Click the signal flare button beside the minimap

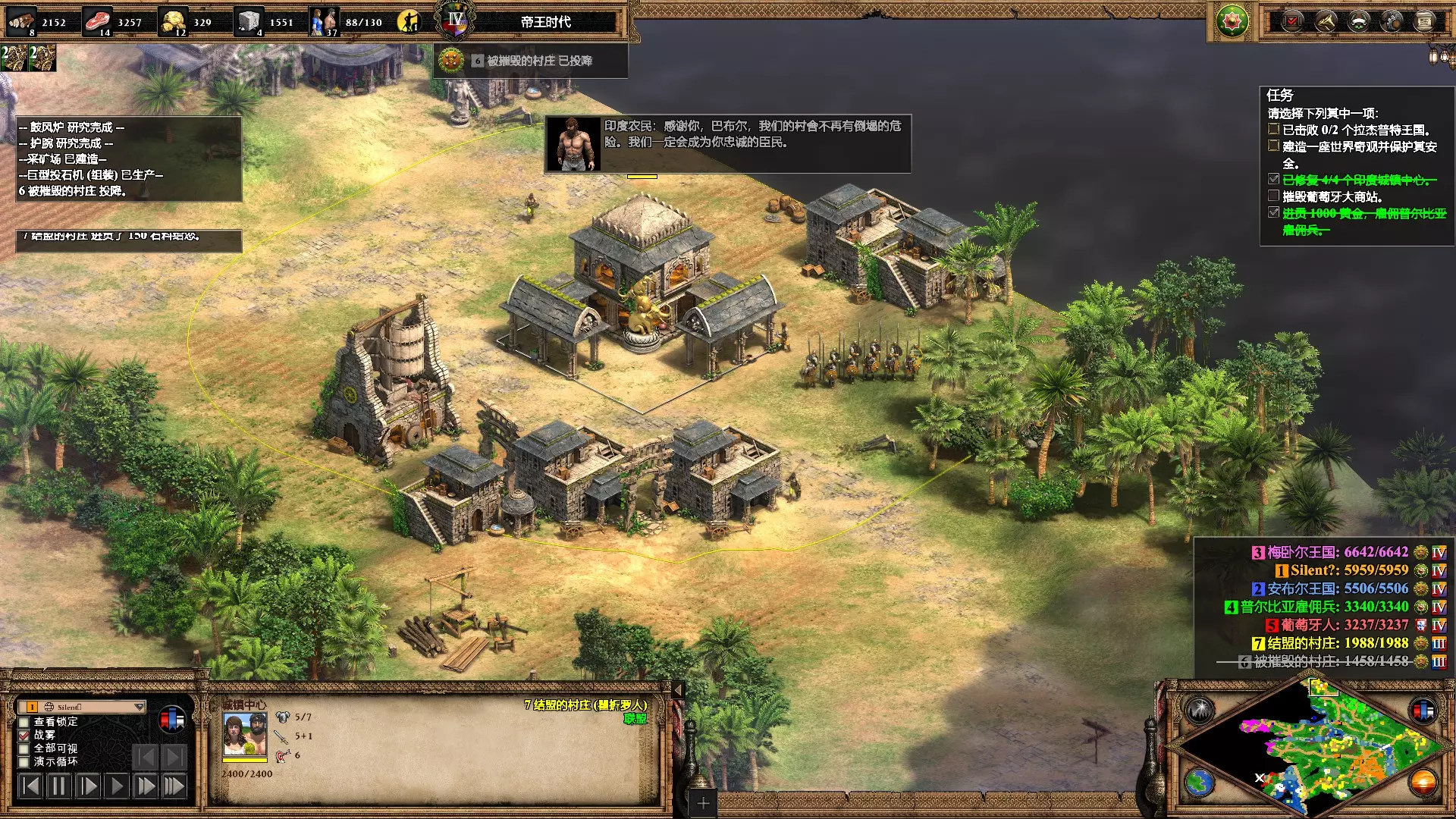pos(1200,711)
